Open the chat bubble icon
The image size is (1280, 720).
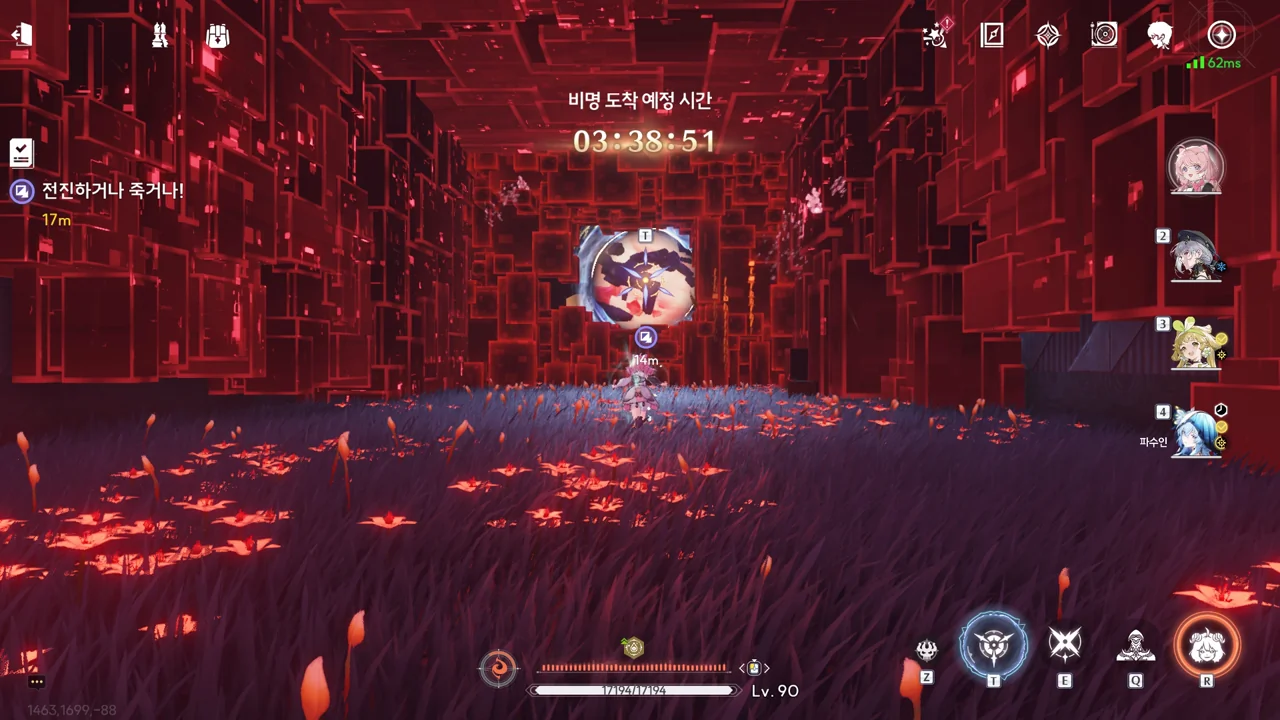click(x=37, y=682)
